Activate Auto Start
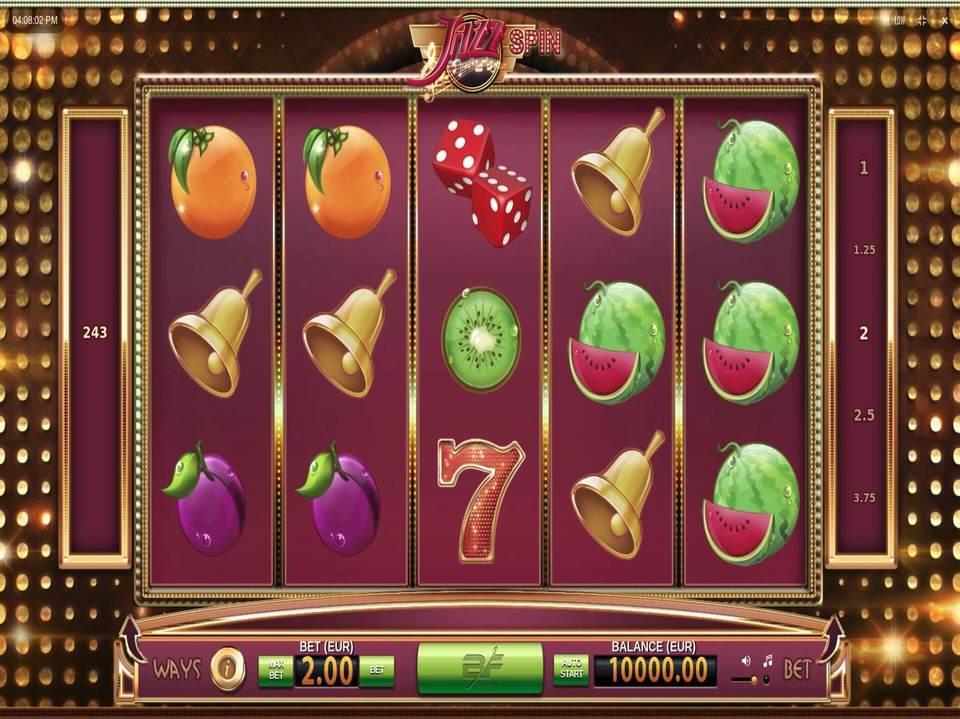The height and width of the screenshot is (719, 960). (571, 670)
